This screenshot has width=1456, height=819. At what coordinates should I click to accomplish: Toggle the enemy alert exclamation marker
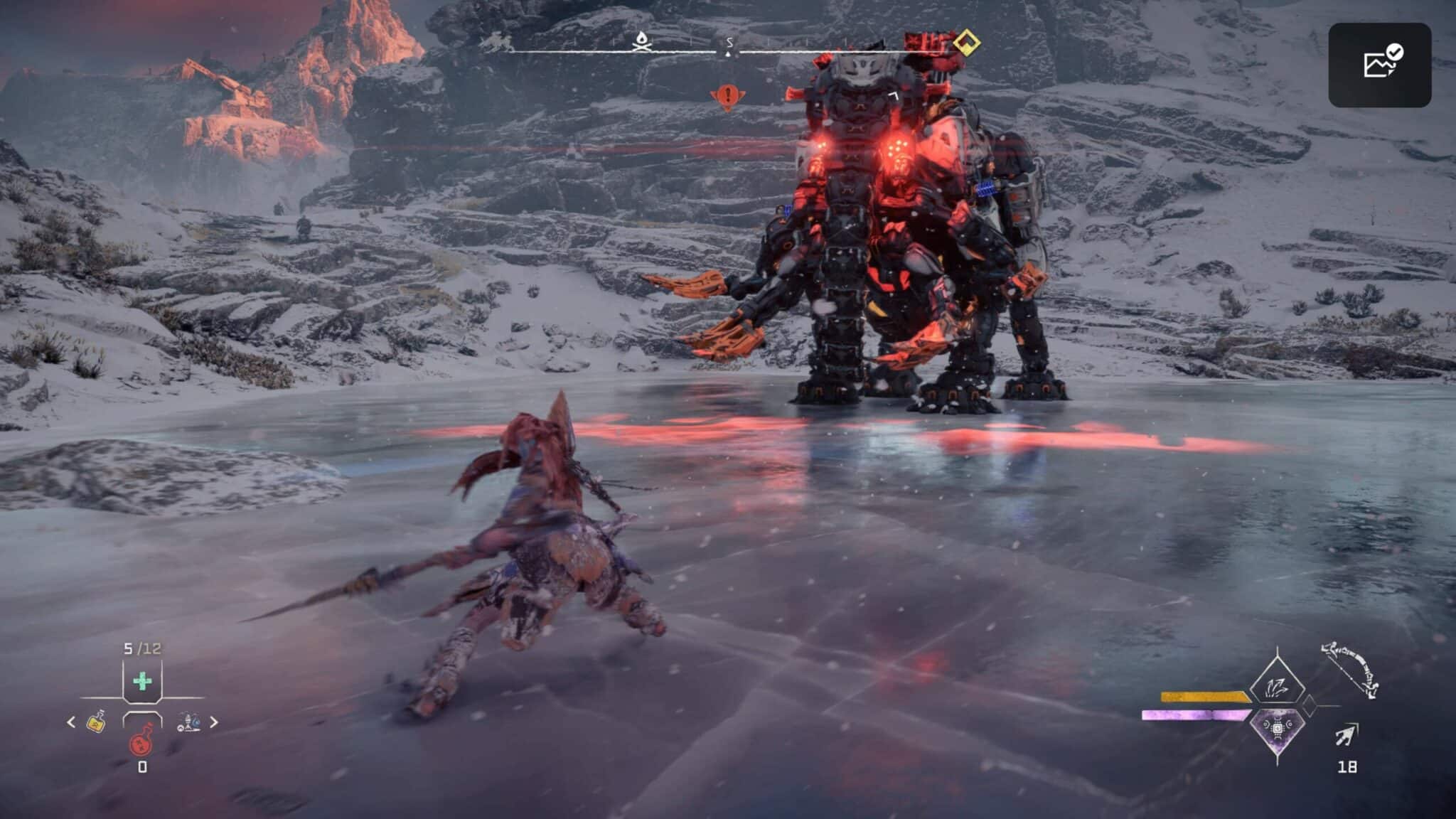(x=729, y=95)
